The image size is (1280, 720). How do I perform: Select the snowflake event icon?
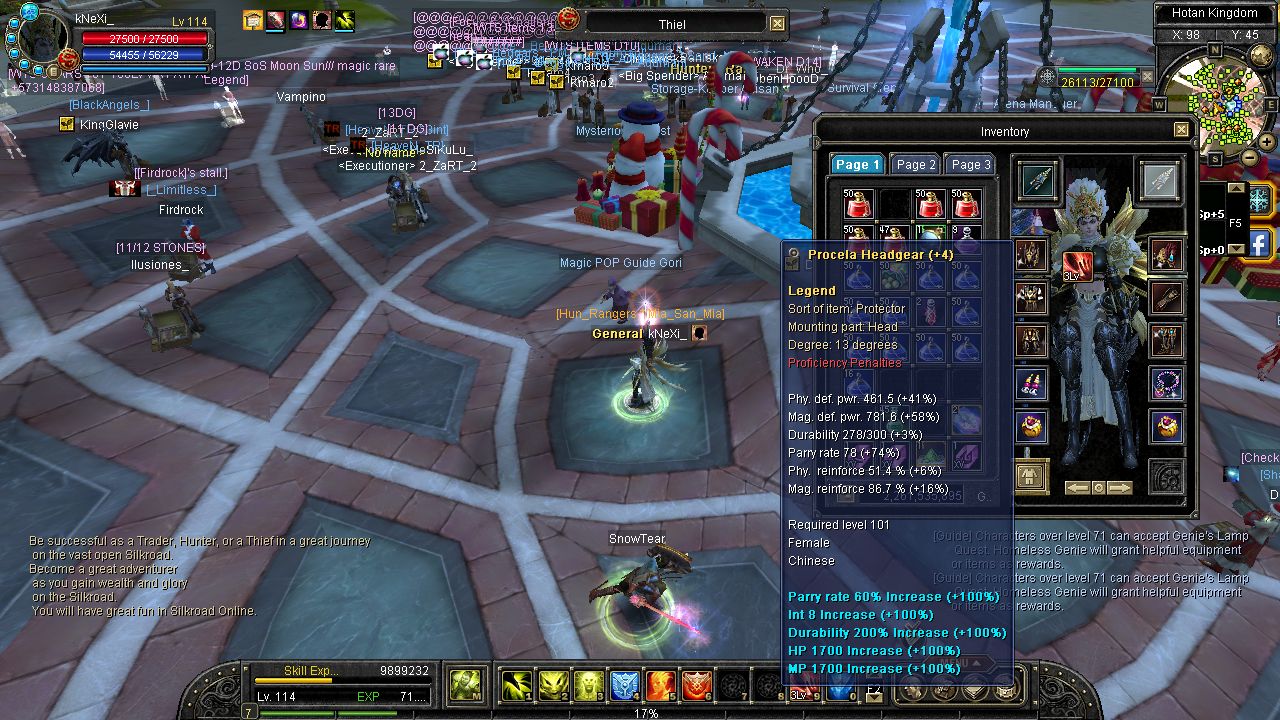(1259, 198)
